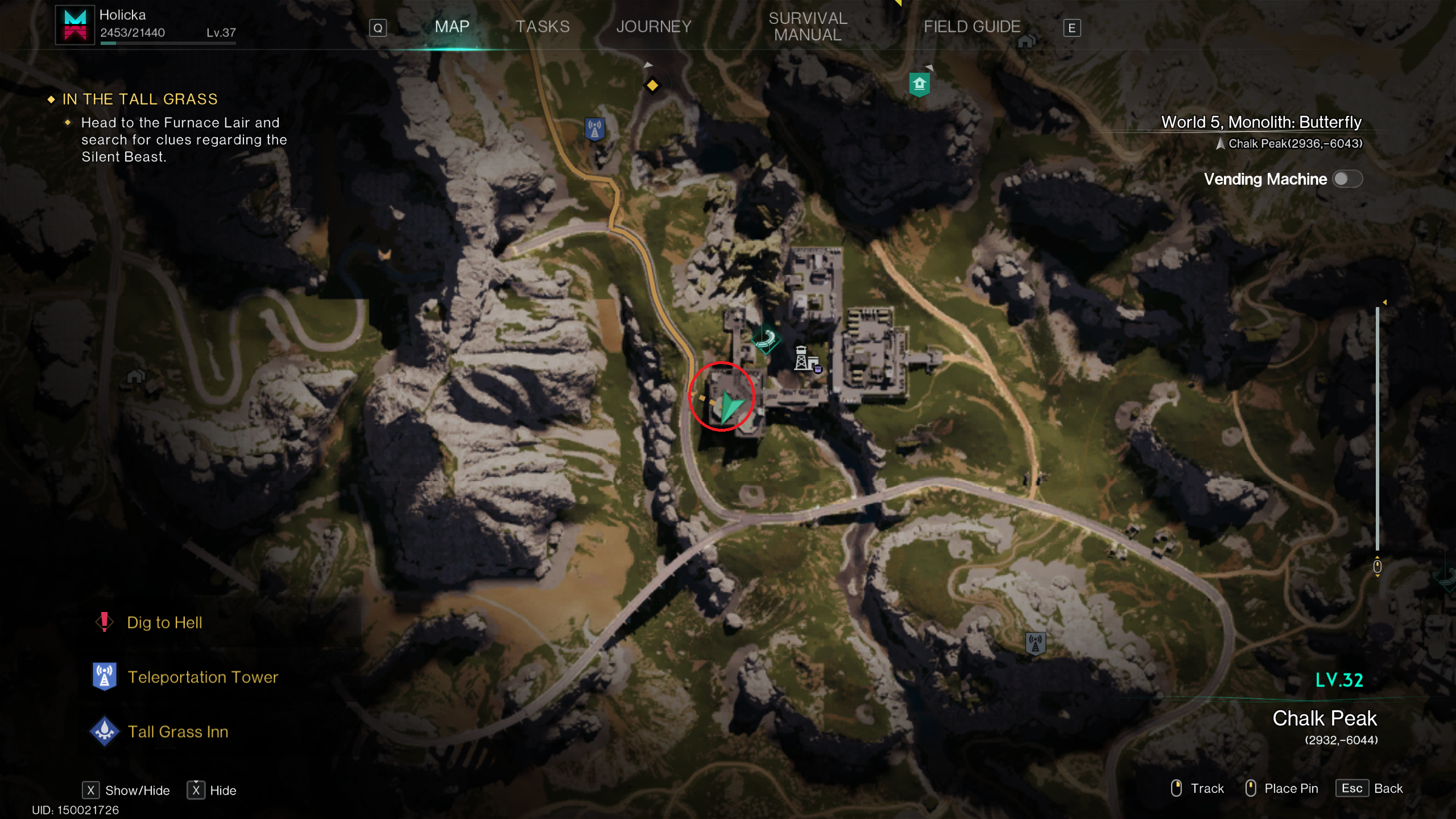Image resolution: width=1456 pixels, height=819 pixels.
Task: Open the Journey tab
Action: coord(653,27)
